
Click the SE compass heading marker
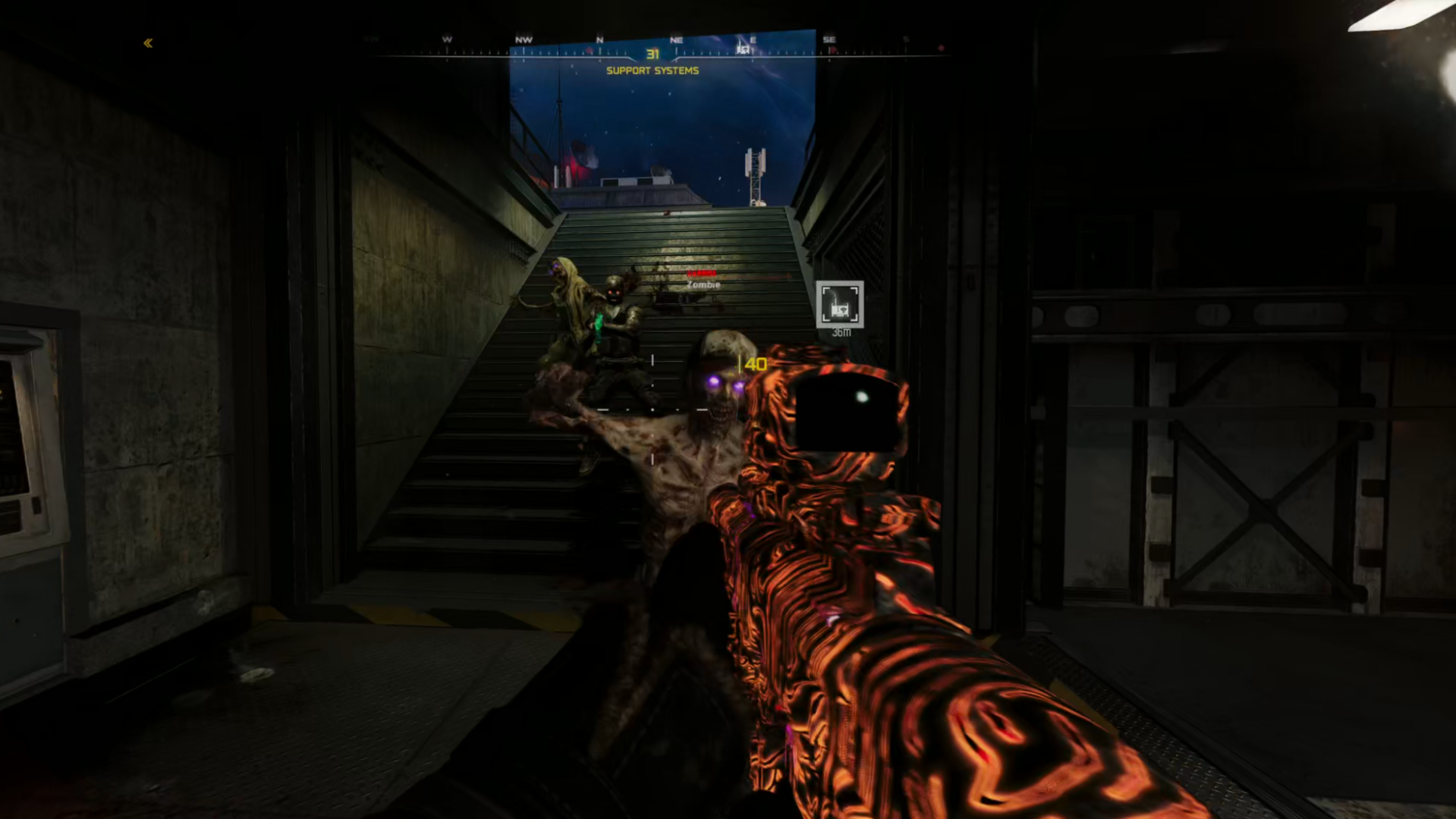click(x=829, y=39)
